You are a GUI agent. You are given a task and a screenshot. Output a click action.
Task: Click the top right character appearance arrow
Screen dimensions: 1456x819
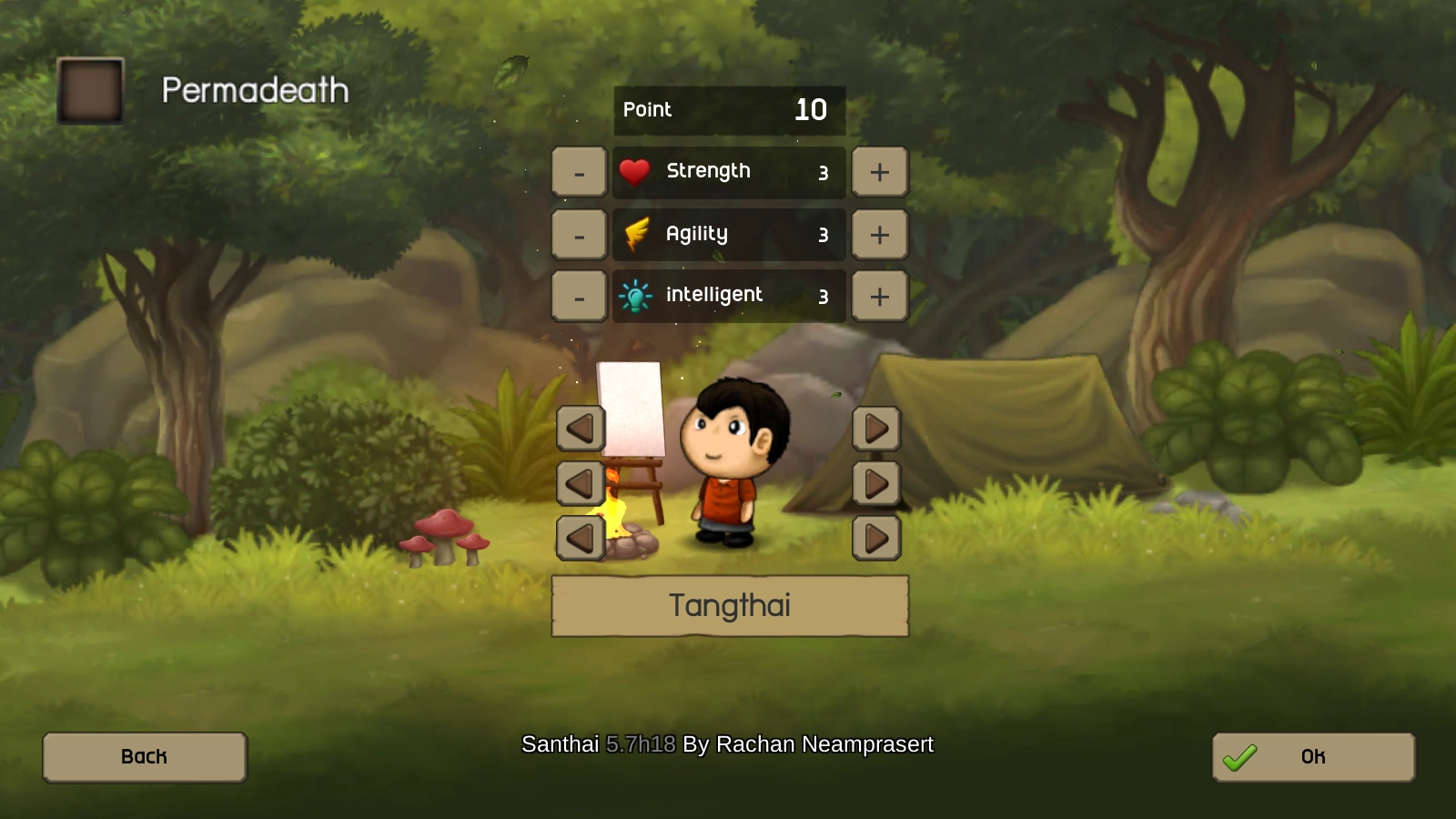pyautogui.click(x=876, y=429)
